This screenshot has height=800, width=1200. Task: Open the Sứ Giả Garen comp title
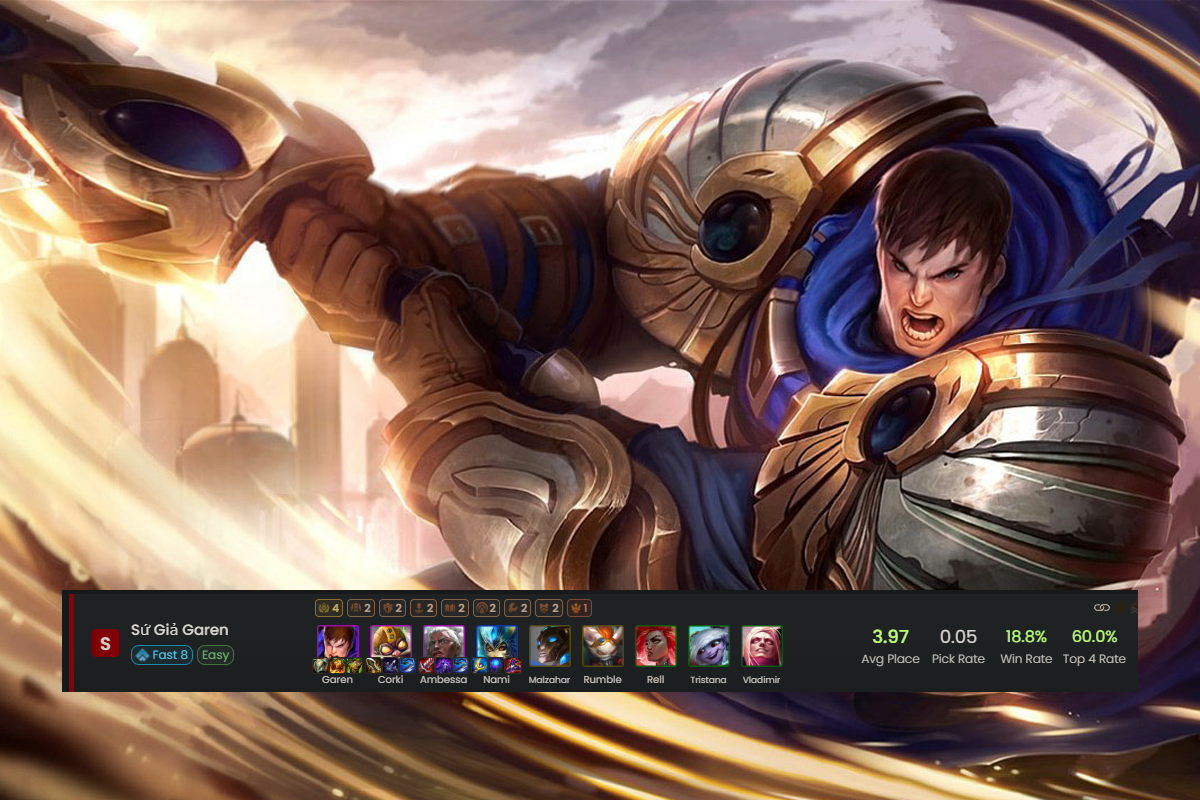click(179, 630)
